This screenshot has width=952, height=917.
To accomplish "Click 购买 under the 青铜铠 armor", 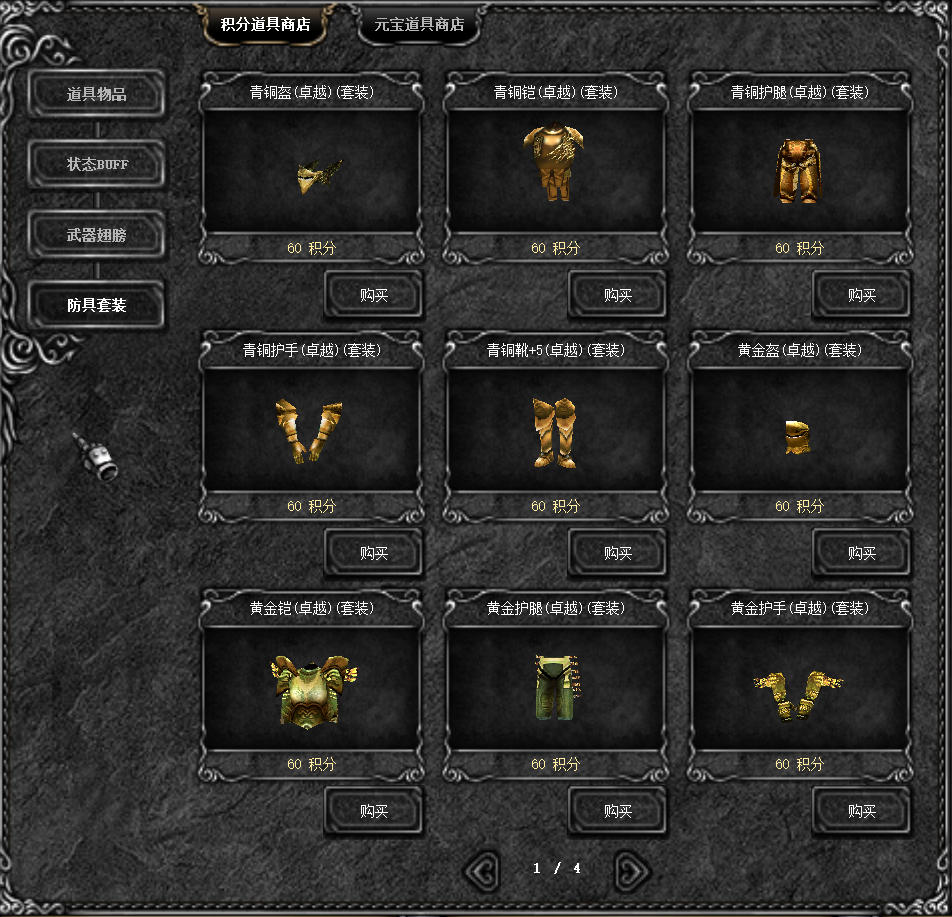I will coord(617,295).
